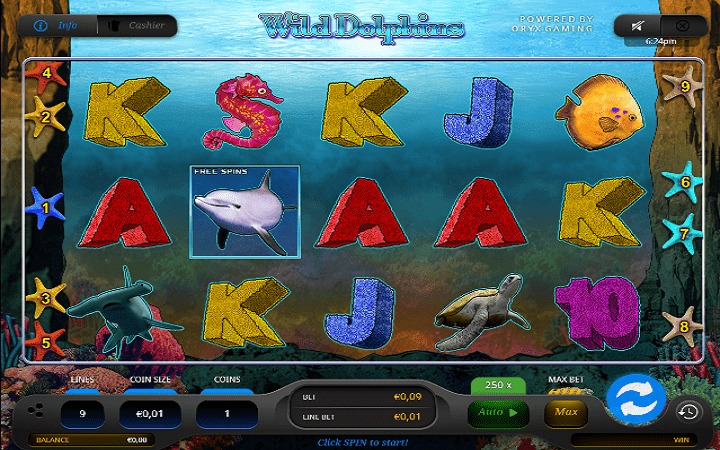
Task: Open the three-dot options icon
Action: point(36,411)
